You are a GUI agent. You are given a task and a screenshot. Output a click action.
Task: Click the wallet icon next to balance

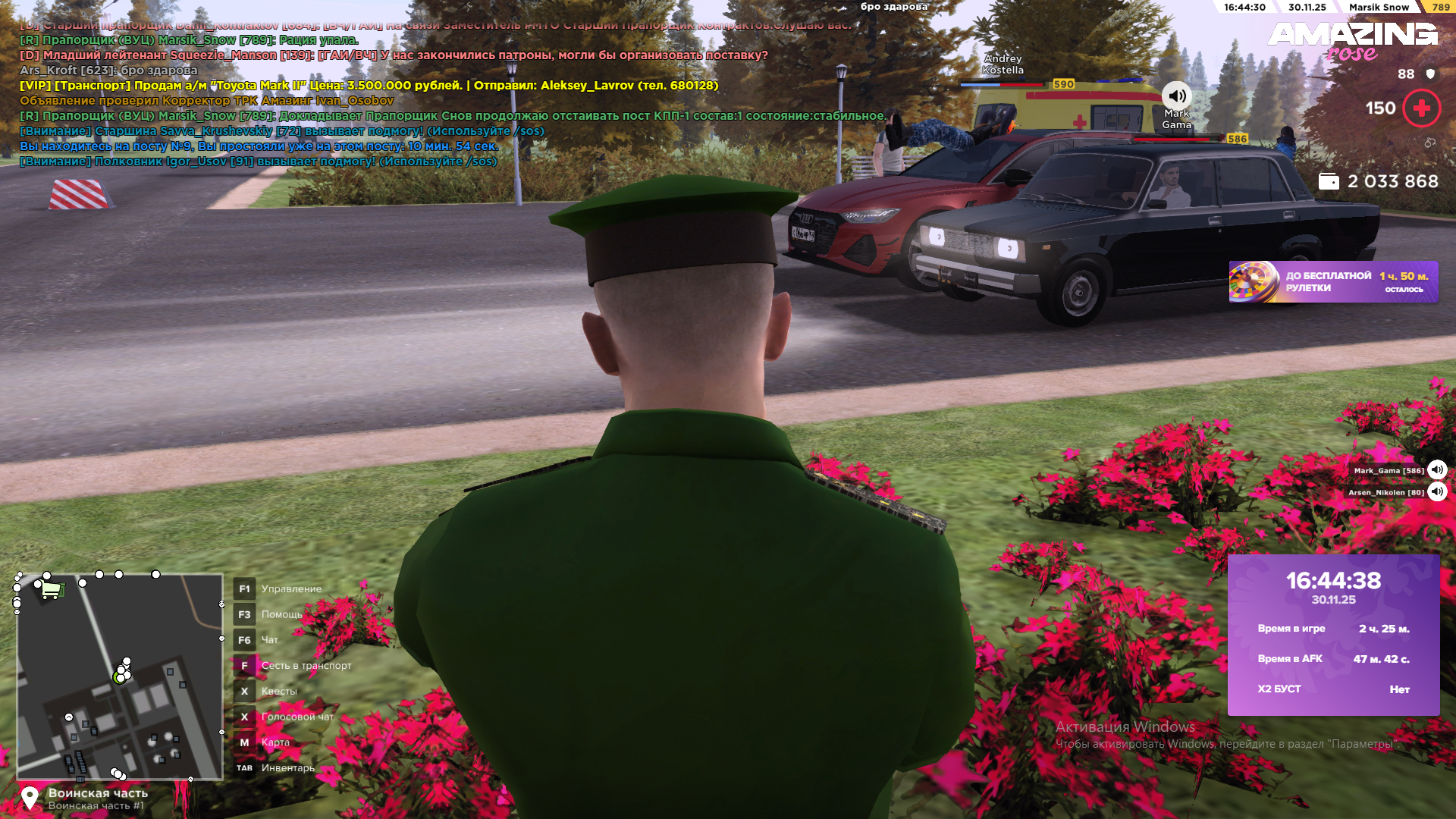[1328, 182]
